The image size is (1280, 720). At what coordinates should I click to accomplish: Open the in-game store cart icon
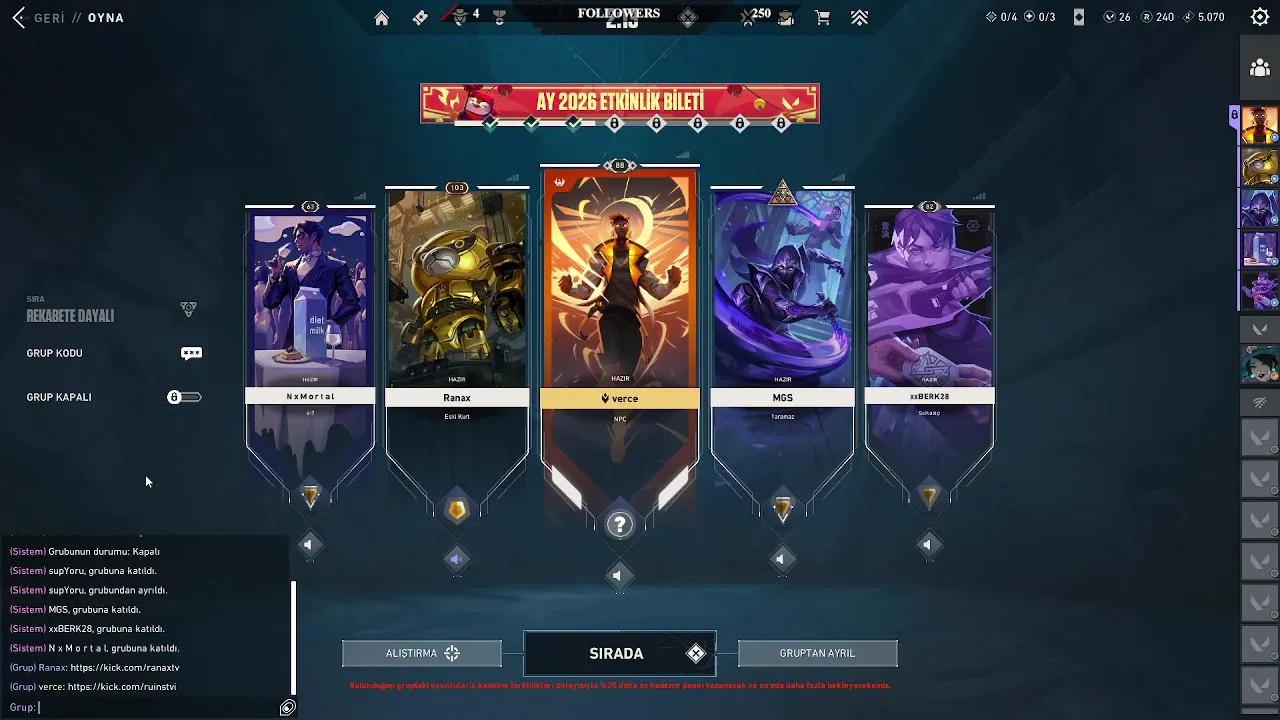822,17
